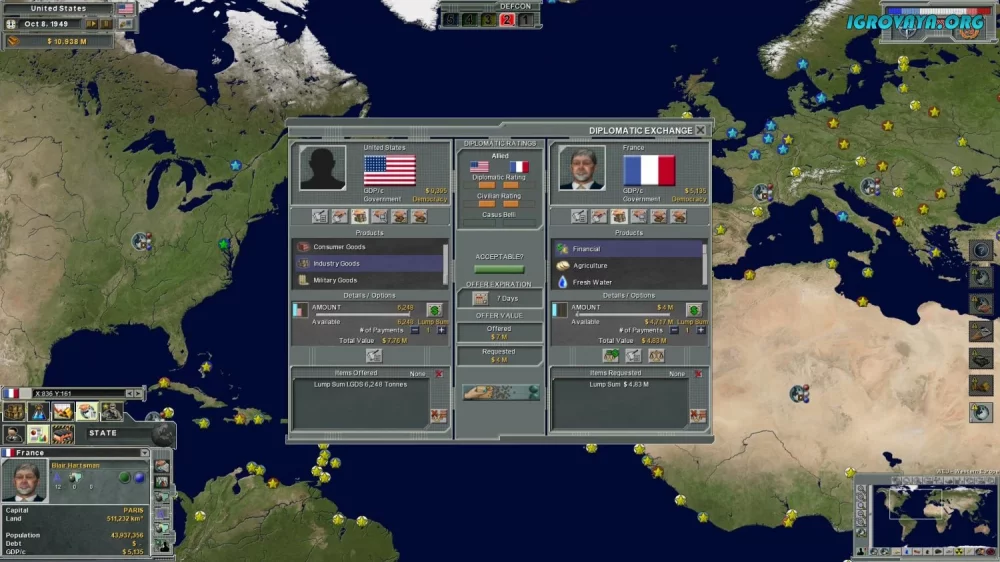Image resolution: width=1000 pixels, height=562 pixels.
Task: Pick Financial from France's products
Action: 628,249
